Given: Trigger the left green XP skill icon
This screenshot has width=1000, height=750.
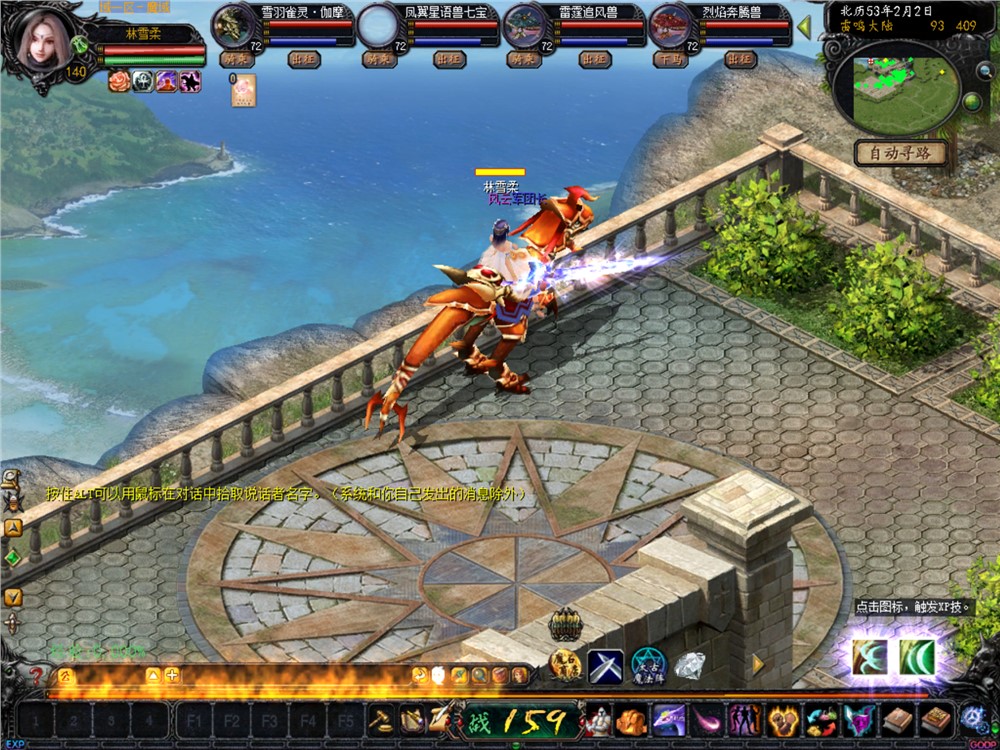Looking at the screenshot, I should coord(870,658).
